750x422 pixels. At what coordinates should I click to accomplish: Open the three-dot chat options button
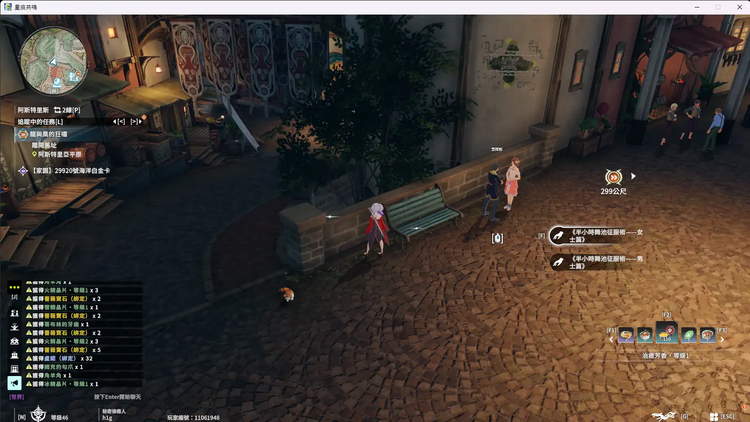(14, 286)
